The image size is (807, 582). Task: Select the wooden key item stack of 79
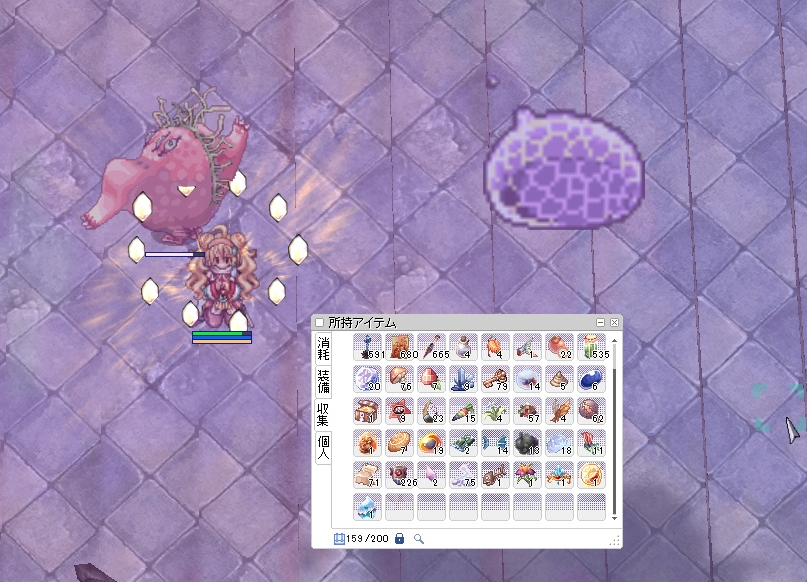point(495,379)
